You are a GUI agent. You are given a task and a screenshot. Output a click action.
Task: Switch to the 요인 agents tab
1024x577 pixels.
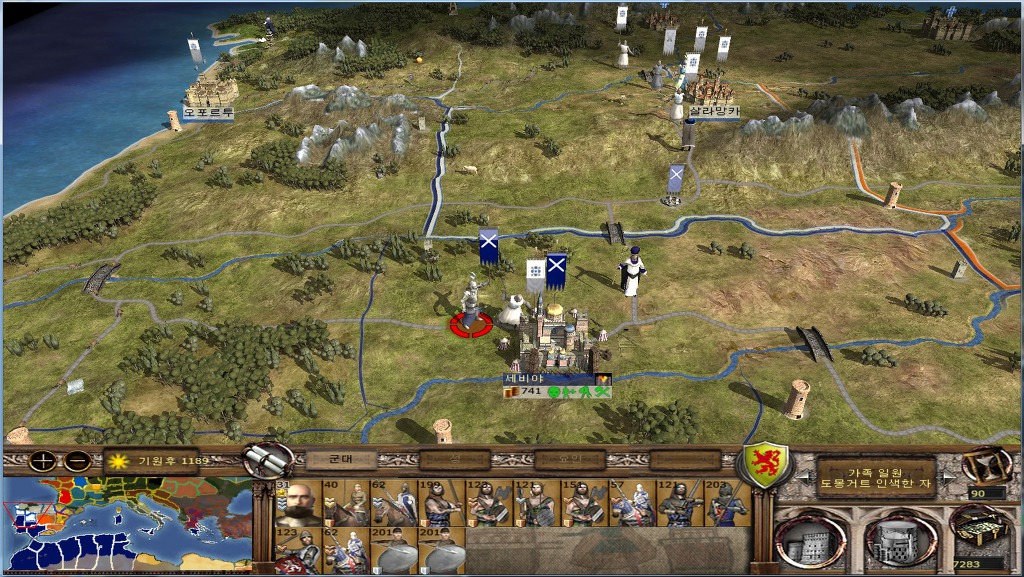(570, 460)
